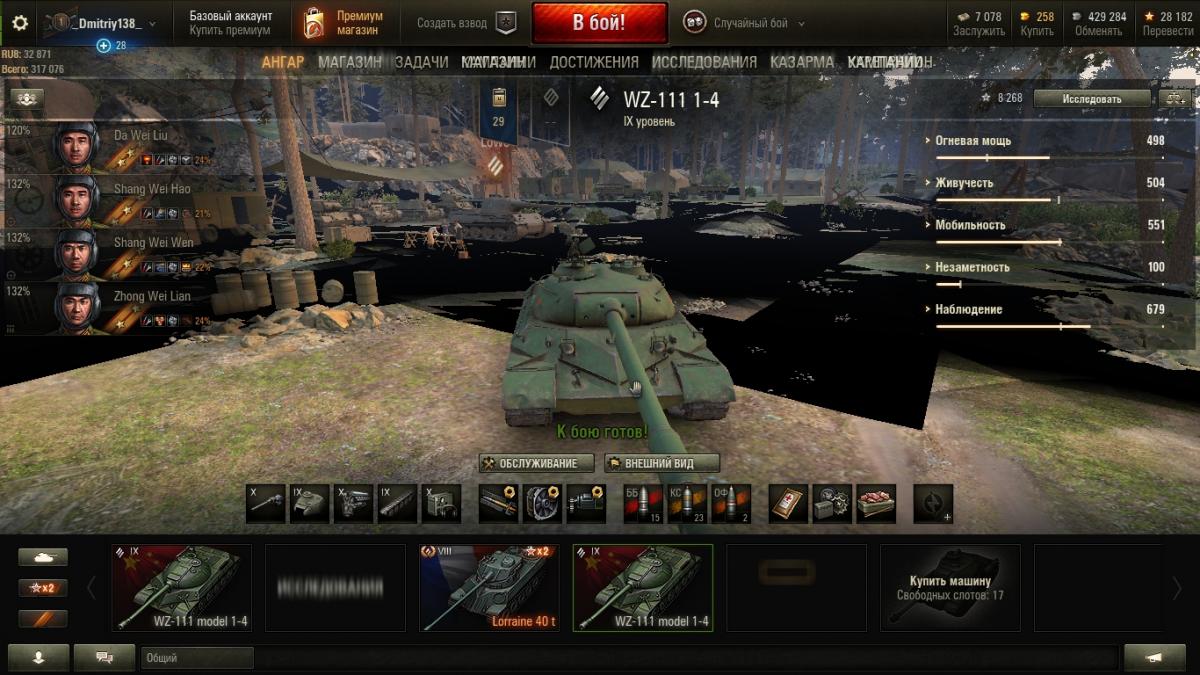
Task: Open the game settings gear menu
Action: pos(20,23)
